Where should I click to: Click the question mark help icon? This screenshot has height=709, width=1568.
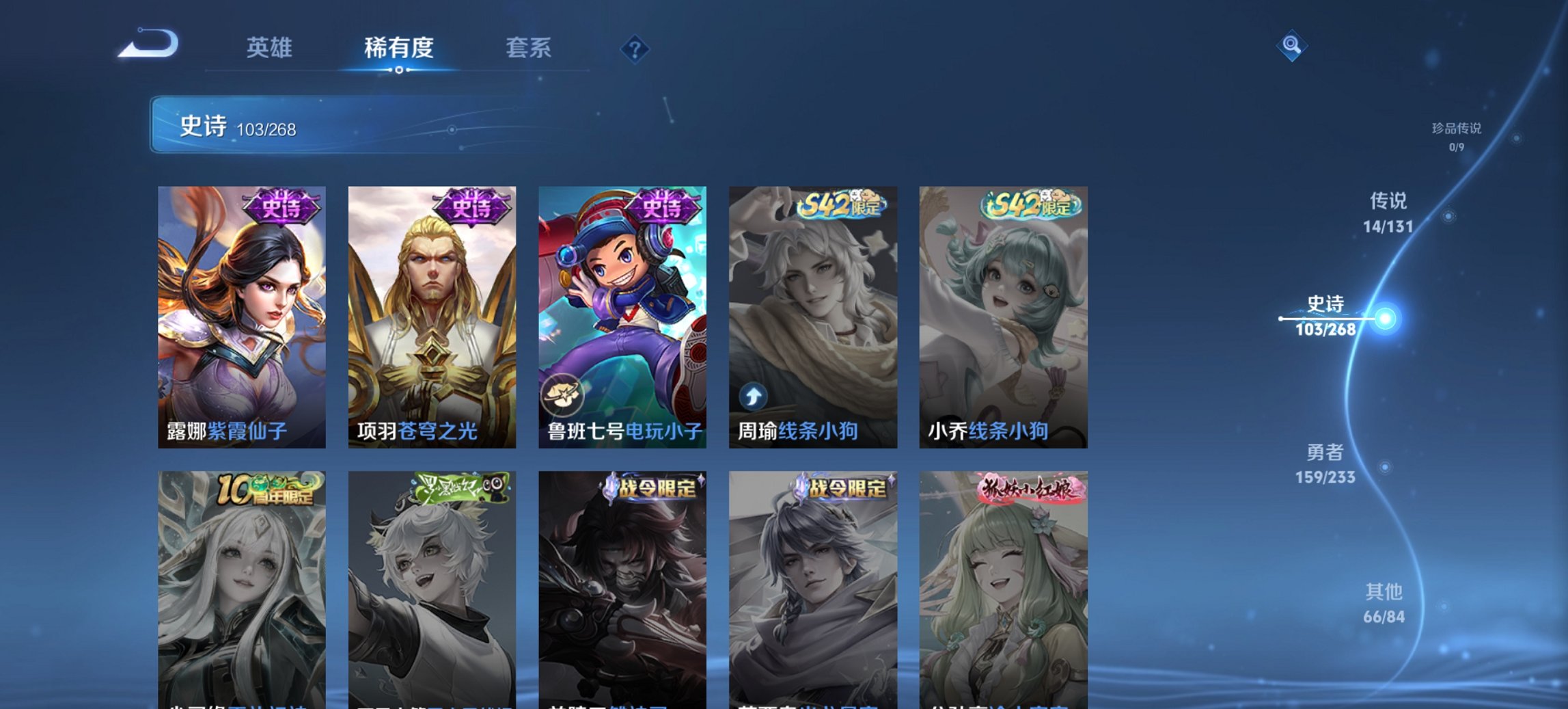pyautogui.click(x=635, y=49)
